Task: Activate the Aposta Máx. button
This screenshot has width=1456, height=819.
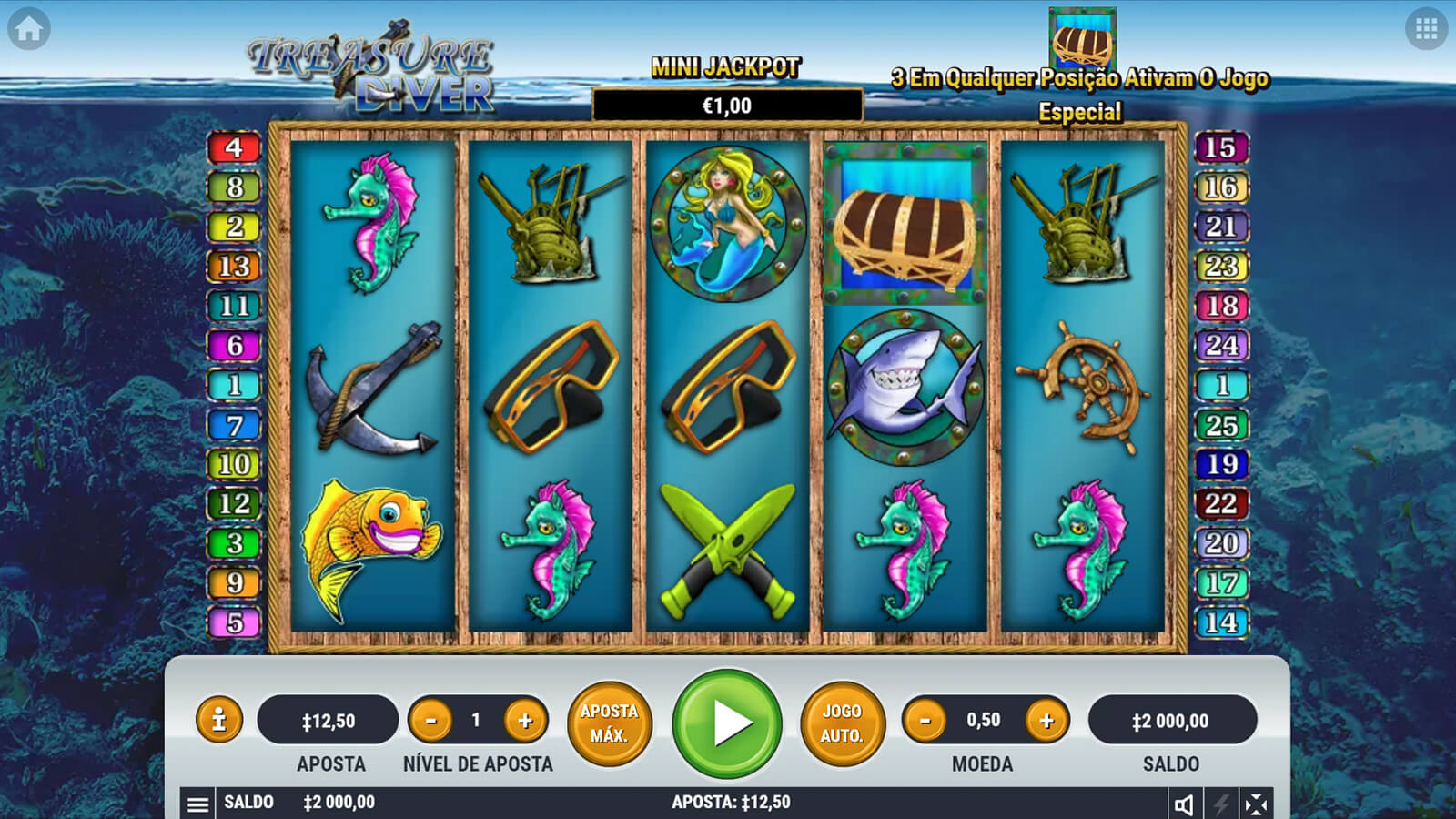Action: point(610,723)
